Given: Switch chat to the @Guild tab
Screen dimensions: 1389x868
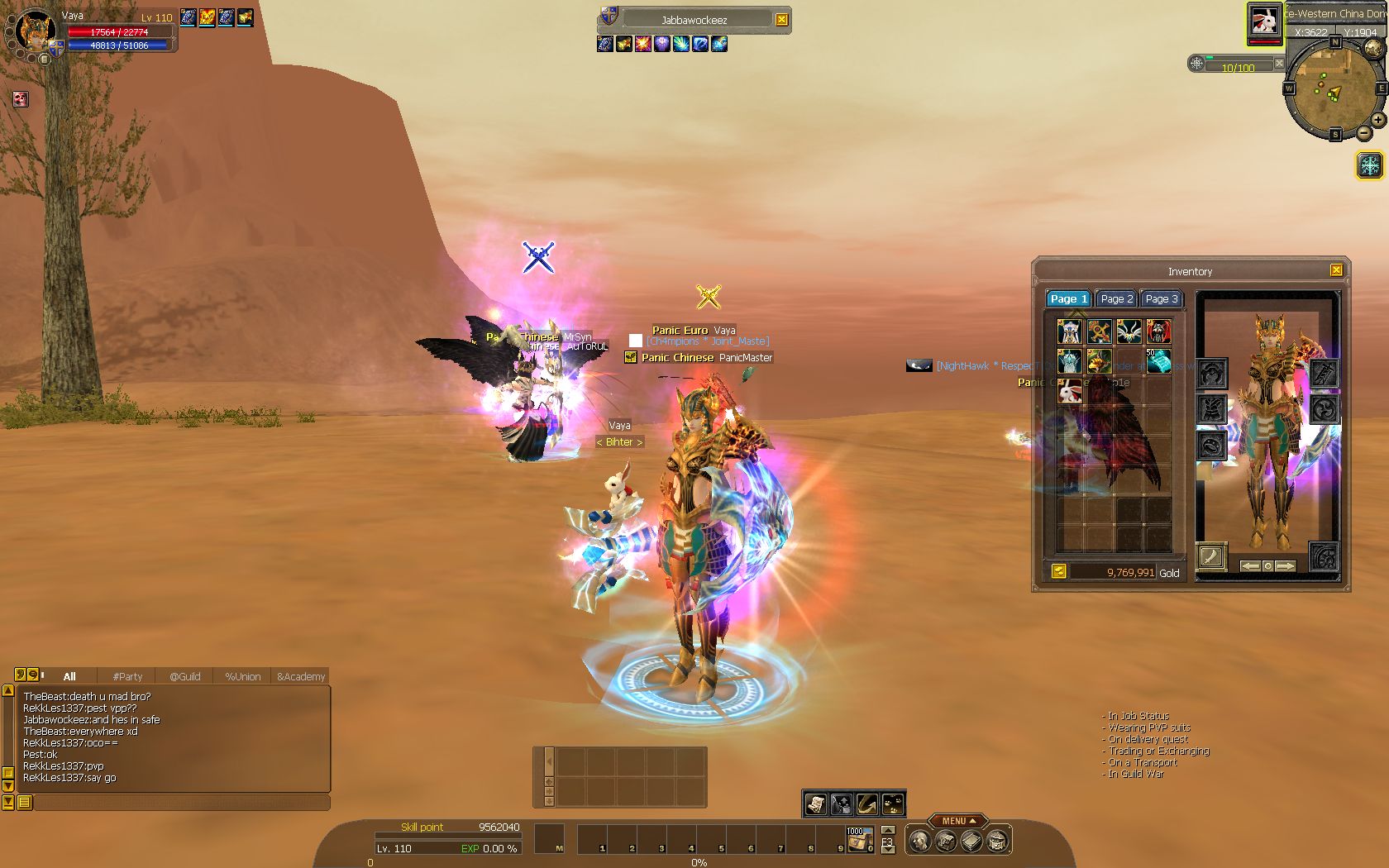Looking at the screenshot, I should point(185,676).
